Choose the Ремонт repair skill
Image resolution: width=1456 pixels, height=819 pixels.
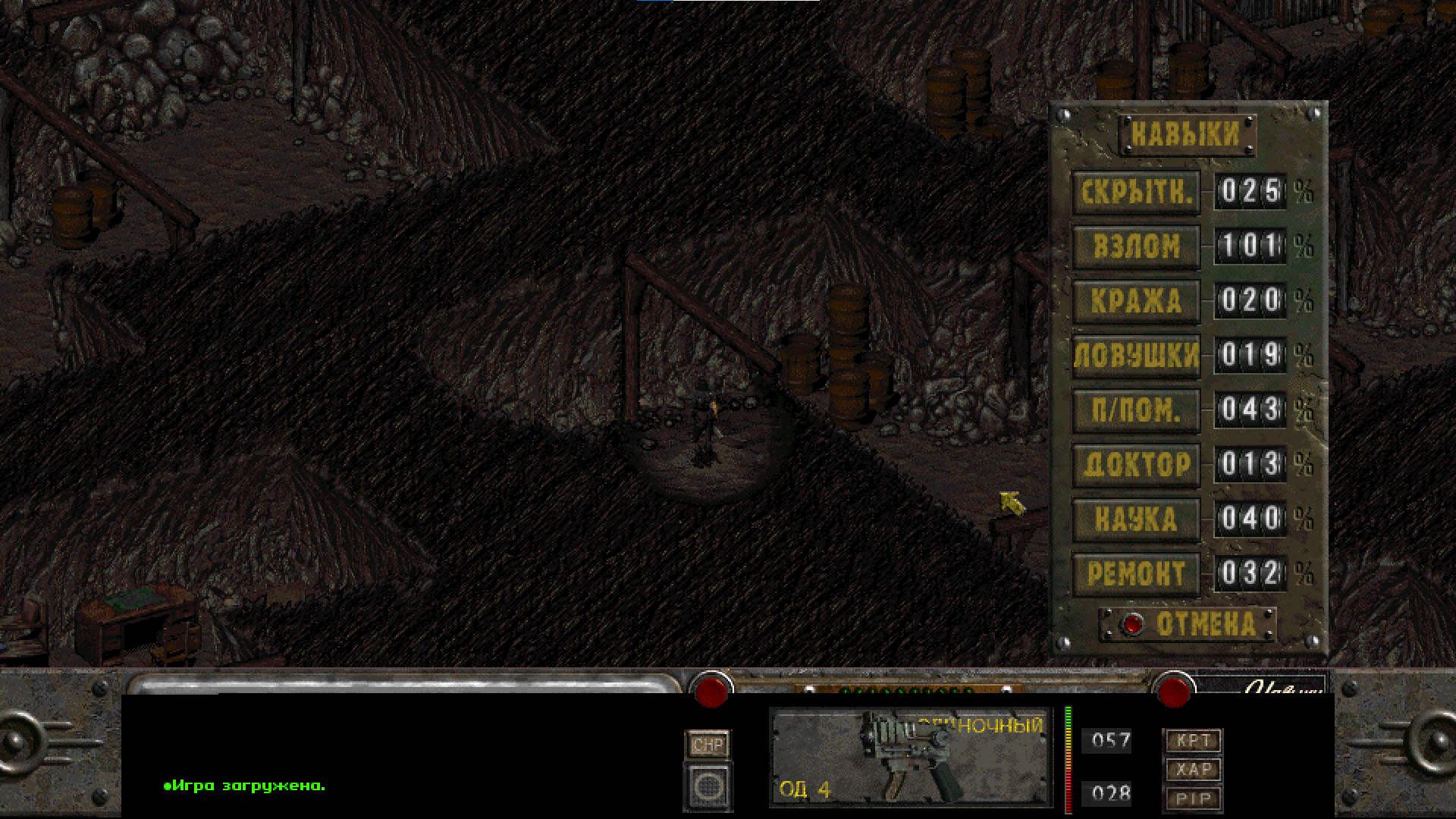(1136, 574)
